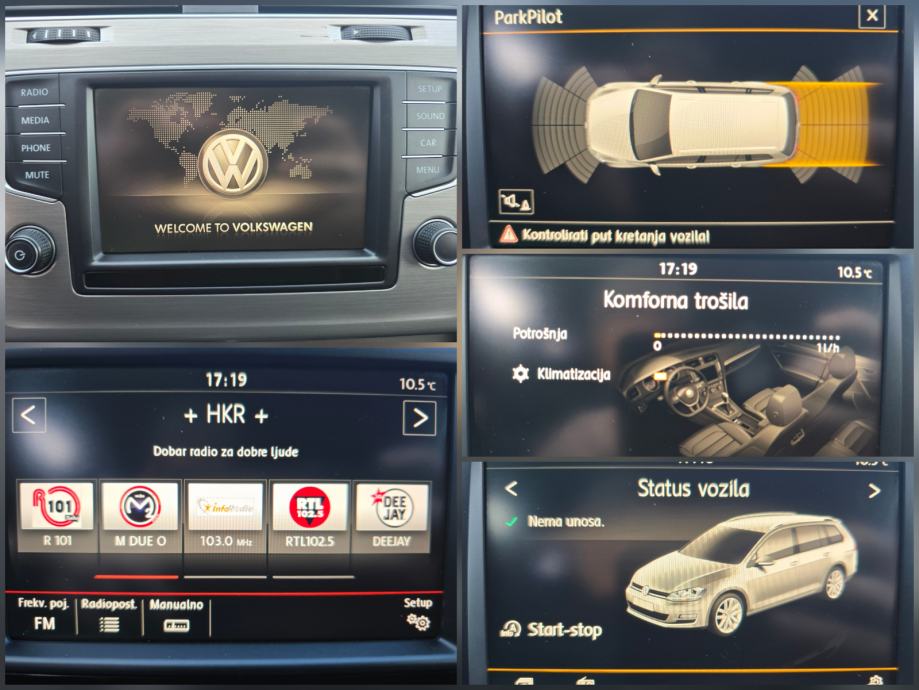This screenshot has width=919, height=690.
Task: Skip to next station beside HKR
Action: point(419,416)
